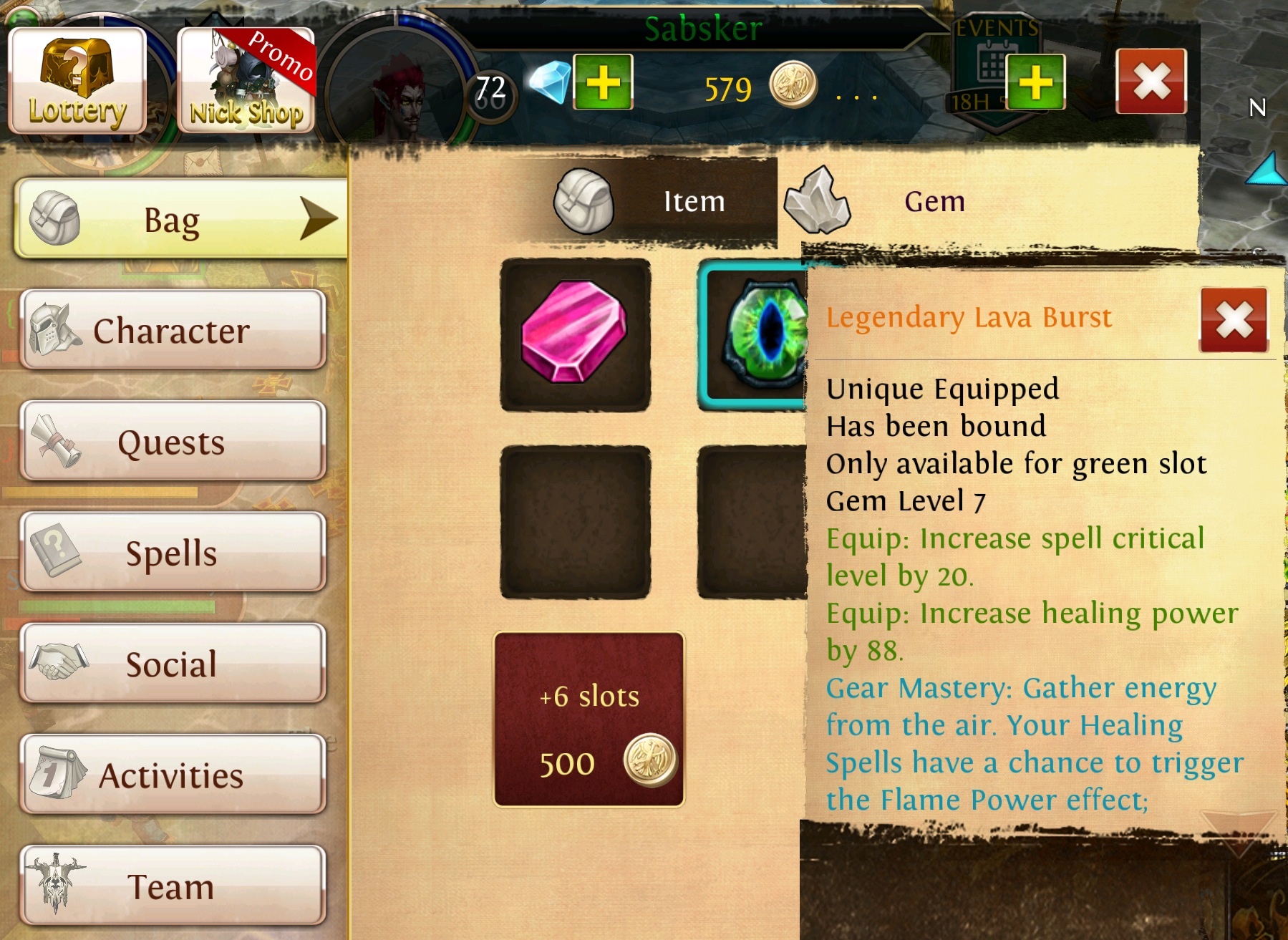This screenshot has width=1288, height=940.
Task: Buy +6 slots for 500 coins
Action: 589,719
